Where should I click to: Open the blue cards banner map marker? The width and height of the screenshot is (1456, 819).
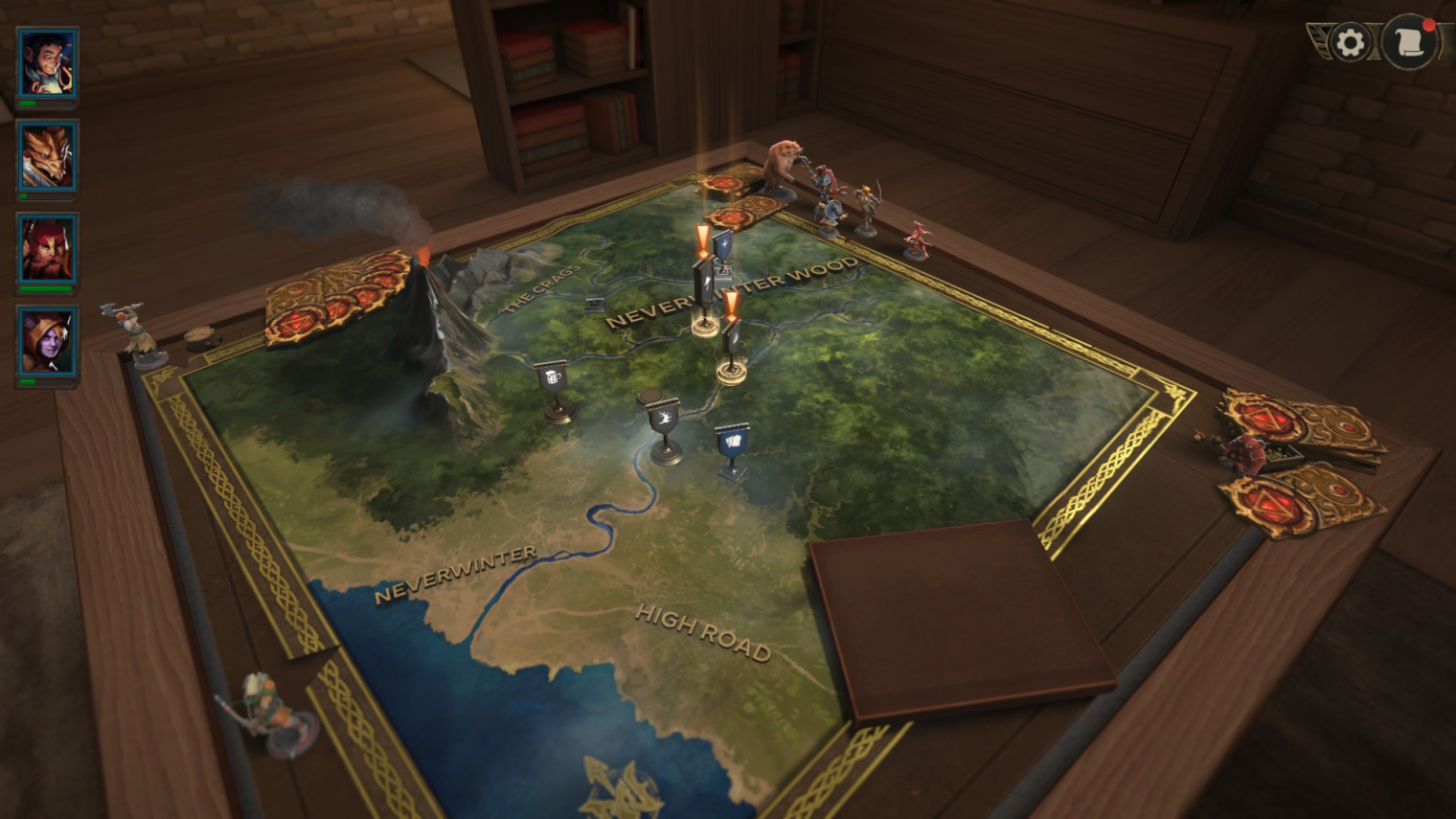pyautogui.click(x=733, y=442)
